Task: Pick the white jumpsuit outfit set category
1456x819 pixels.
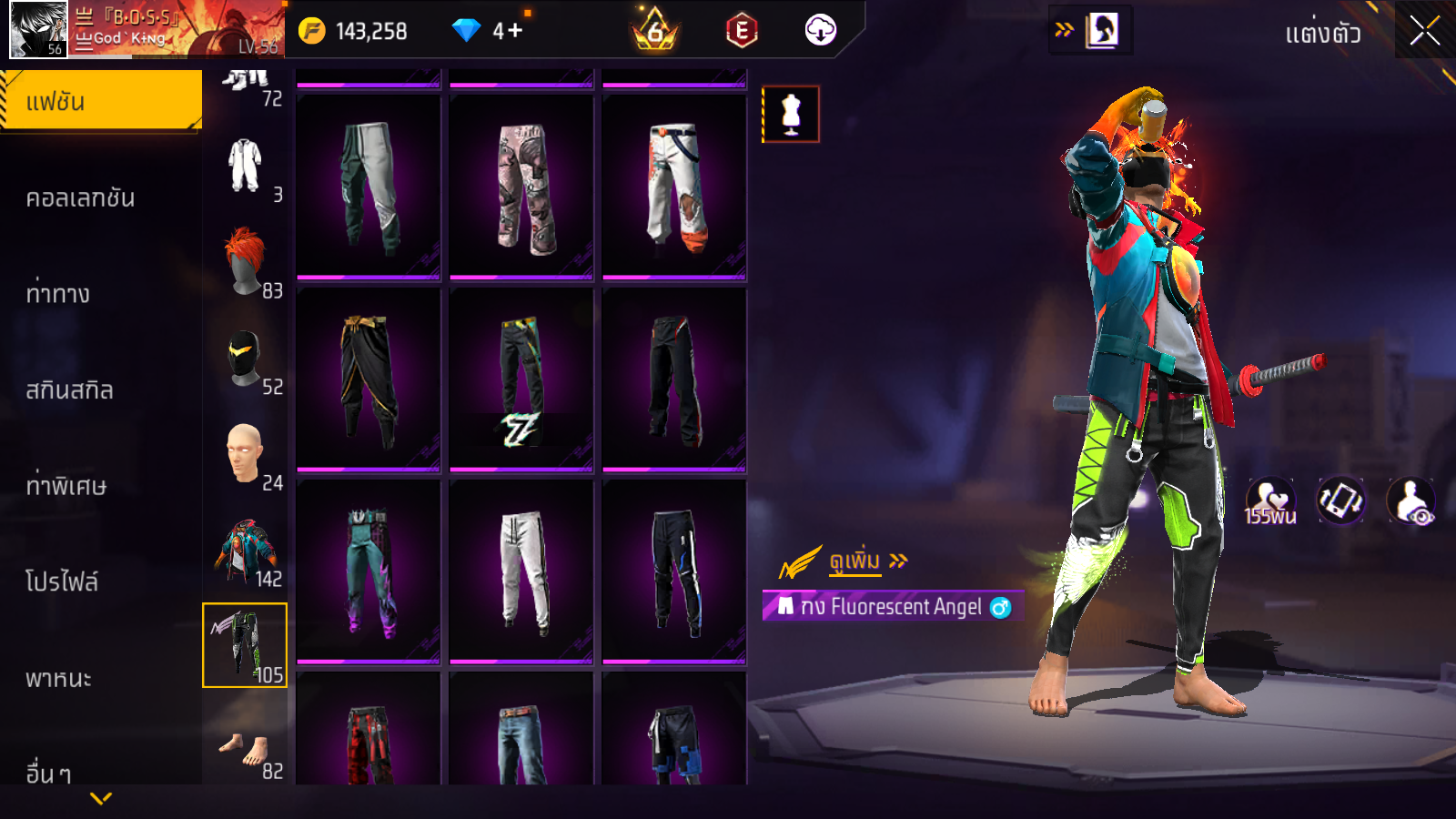Action: click(245, 166)
